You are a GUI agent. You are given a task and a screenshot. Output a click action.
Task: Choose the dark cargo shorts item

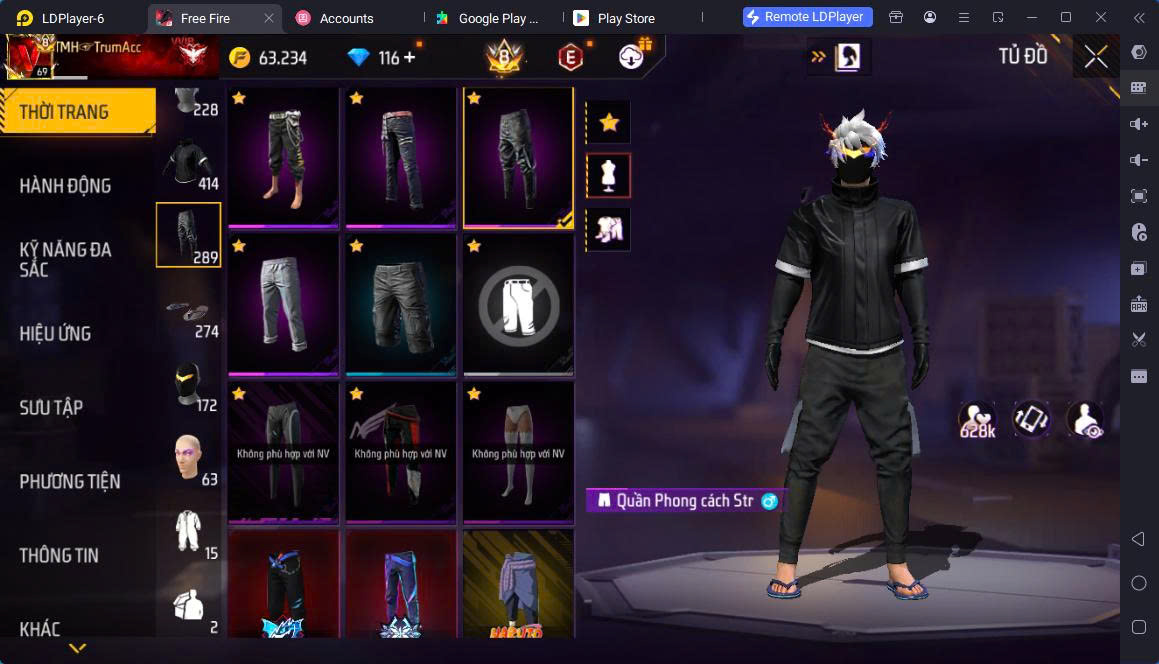(x=402, y=303)
